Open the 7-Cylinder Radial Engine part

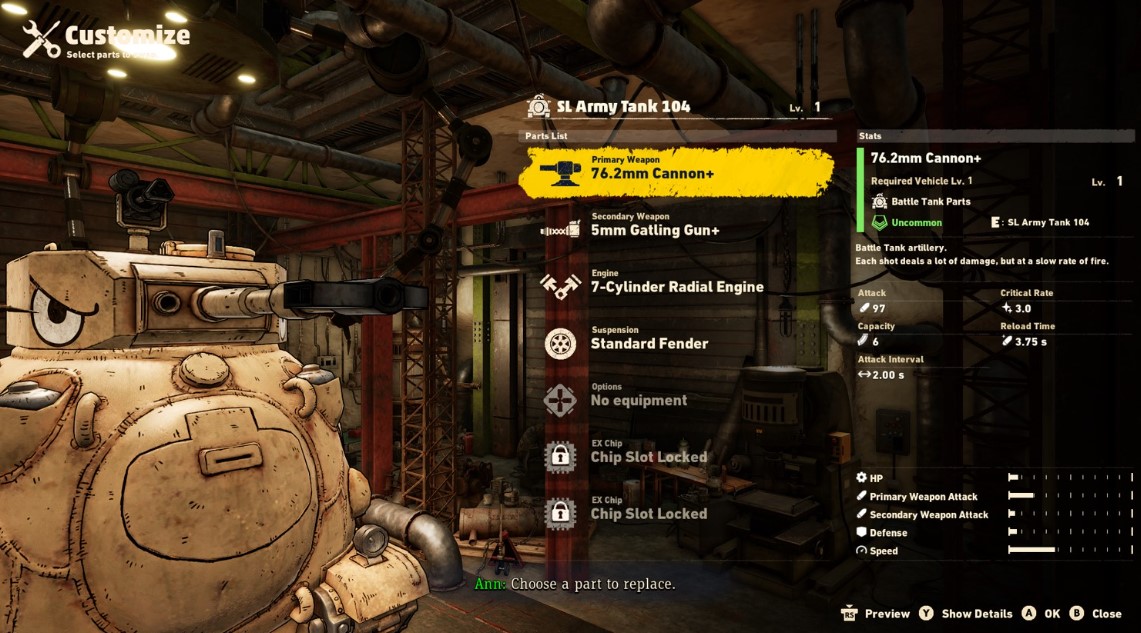(x=676, y=286)
